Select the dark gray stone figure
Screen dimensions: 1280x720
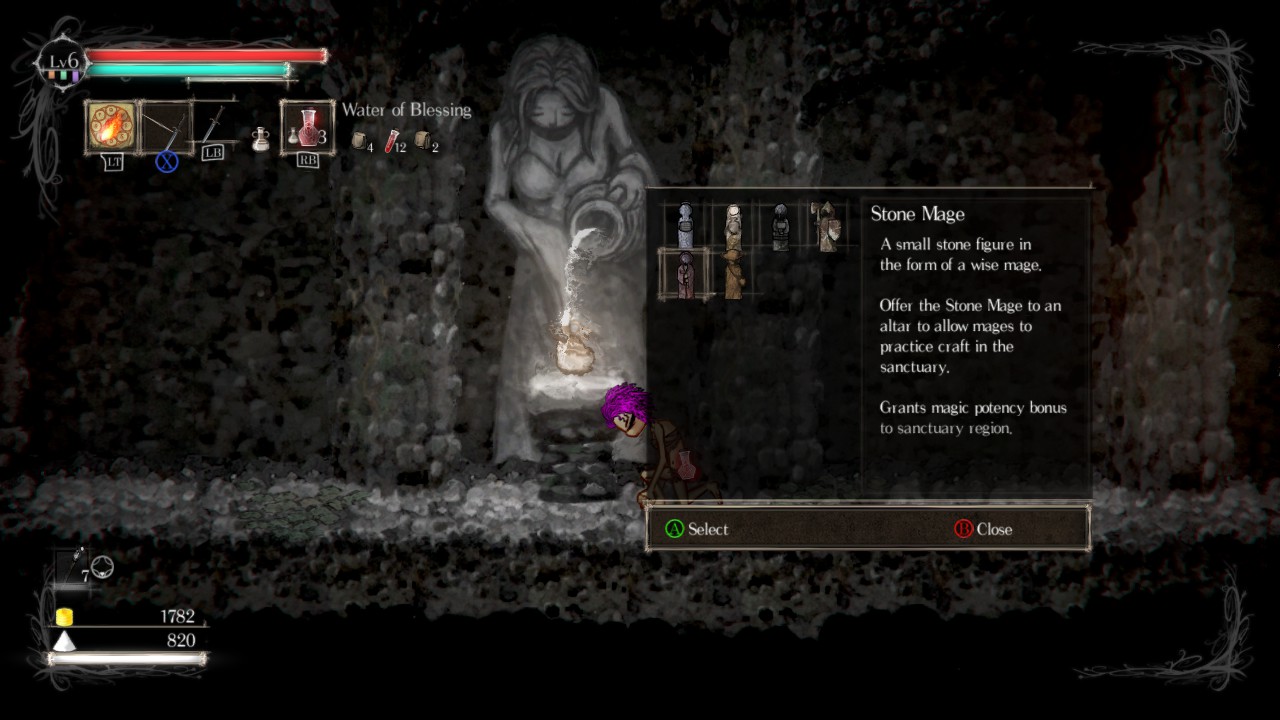click(x=781, y=226)
